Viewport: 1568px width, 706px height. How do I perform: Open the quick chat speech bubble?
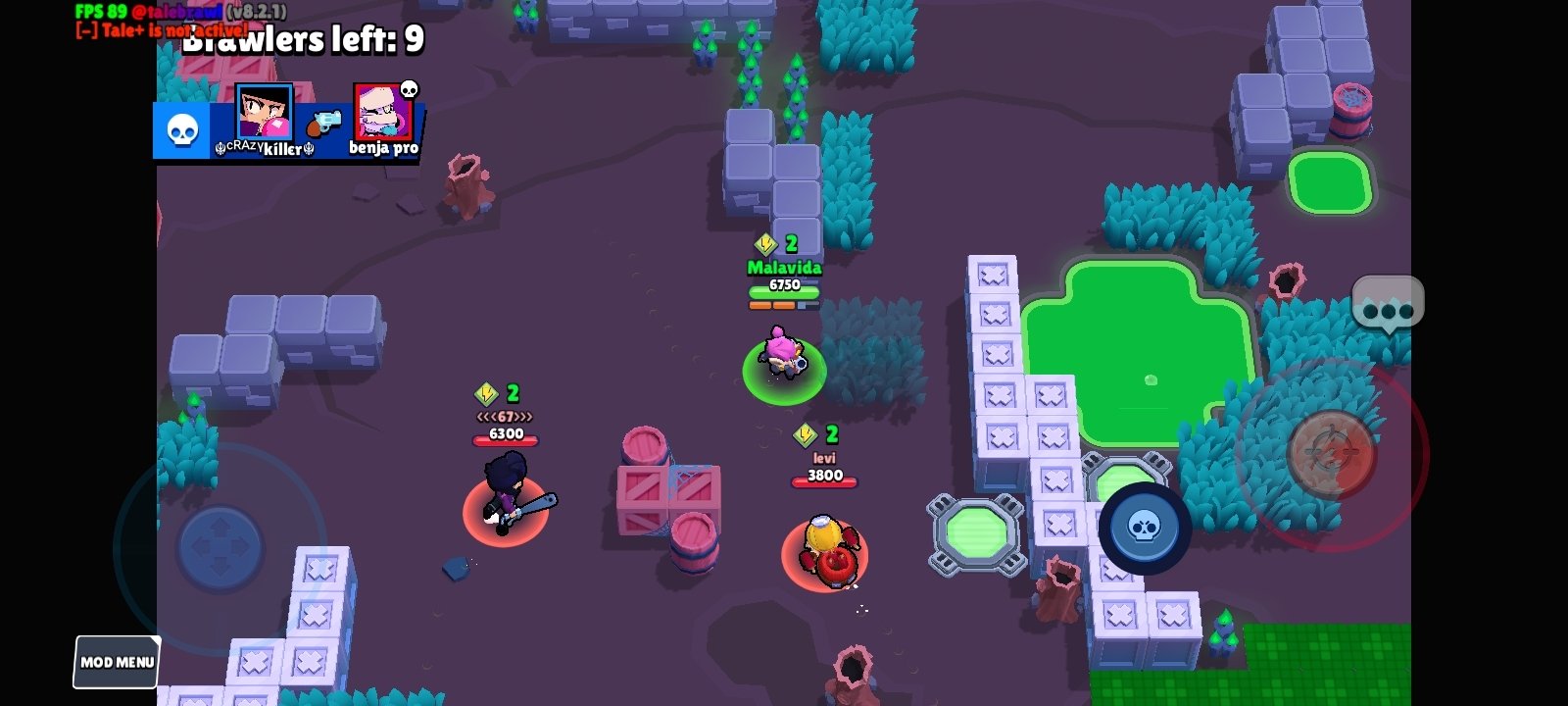pyautogui.click(x=1387, y=305)
